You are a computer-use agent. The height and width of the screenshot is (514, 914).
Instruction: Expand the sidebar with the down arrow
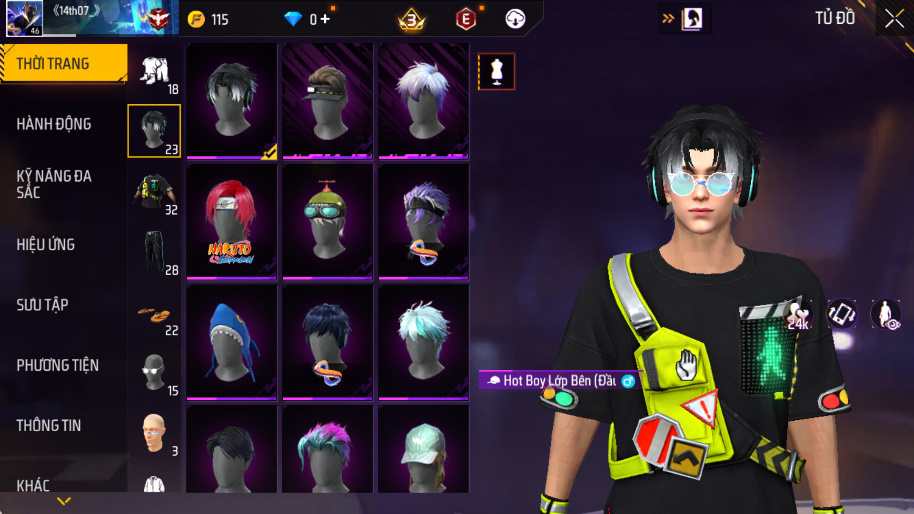click(64, 501)
